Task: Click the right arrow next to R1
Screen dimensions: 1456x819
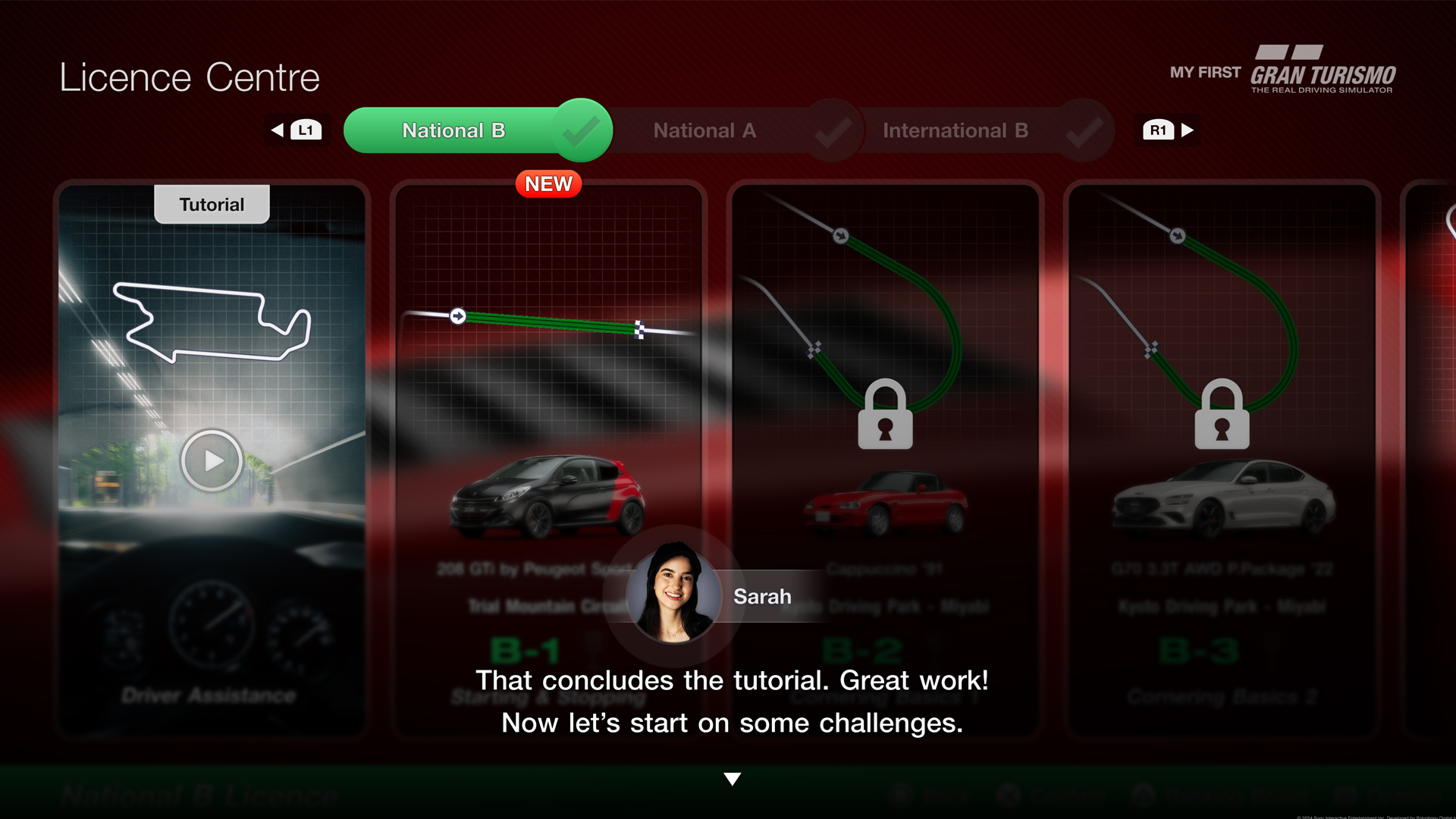Action: 1187,130
